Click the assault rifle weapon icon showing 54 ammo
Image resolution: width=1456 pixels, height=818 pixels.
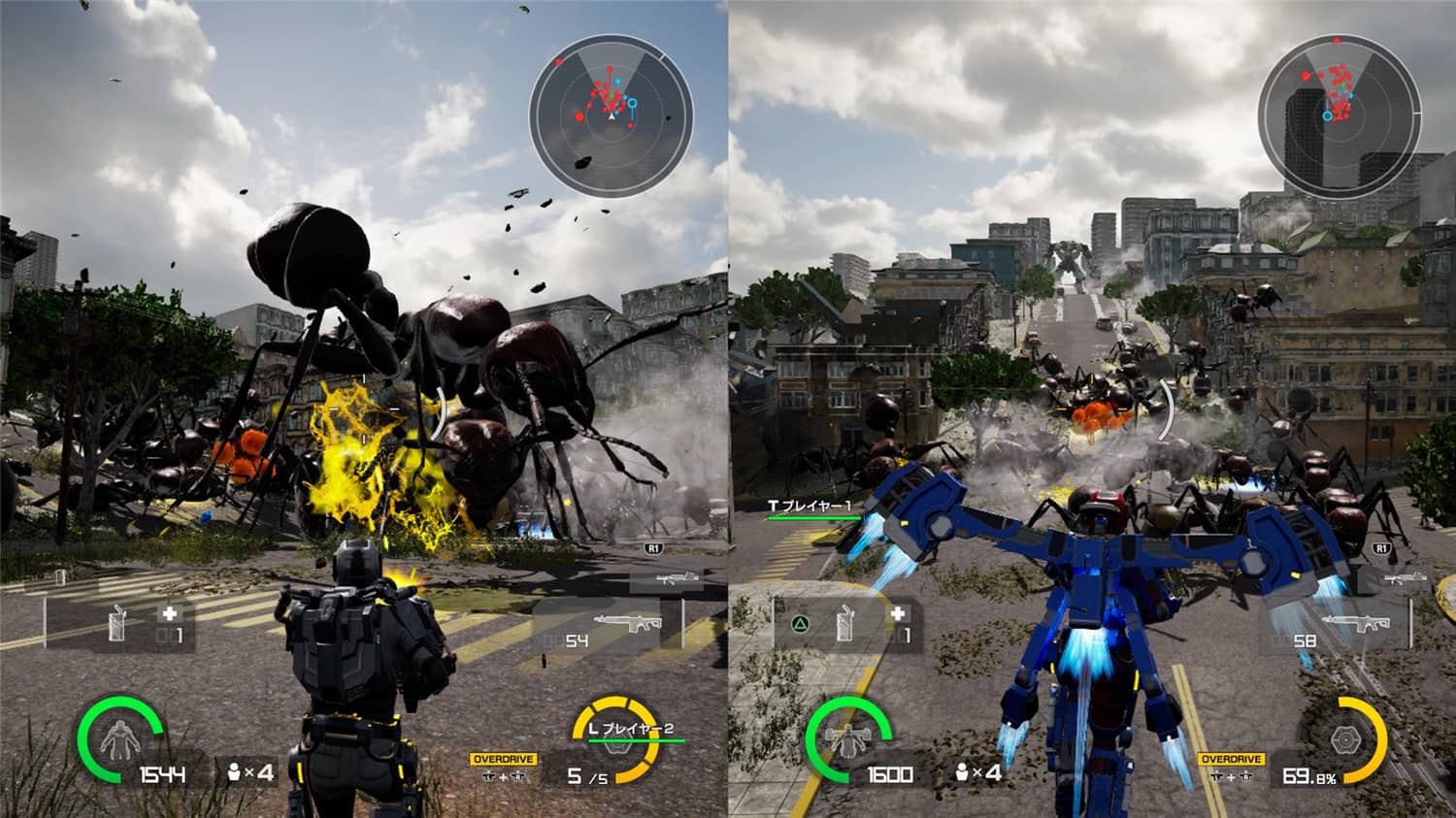click(631, 624)
